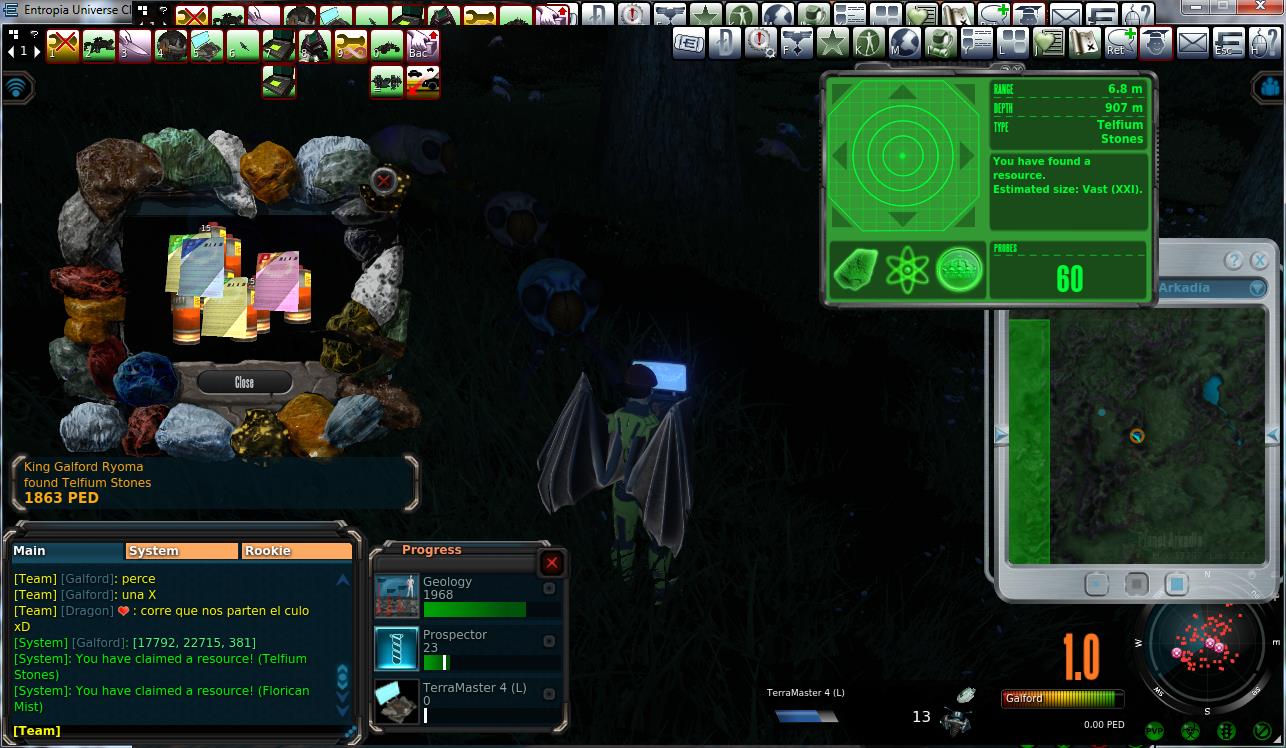This screenshot has height=748, width=1286.
Task: Open the star icon in action bar
Action: (832, 42)
